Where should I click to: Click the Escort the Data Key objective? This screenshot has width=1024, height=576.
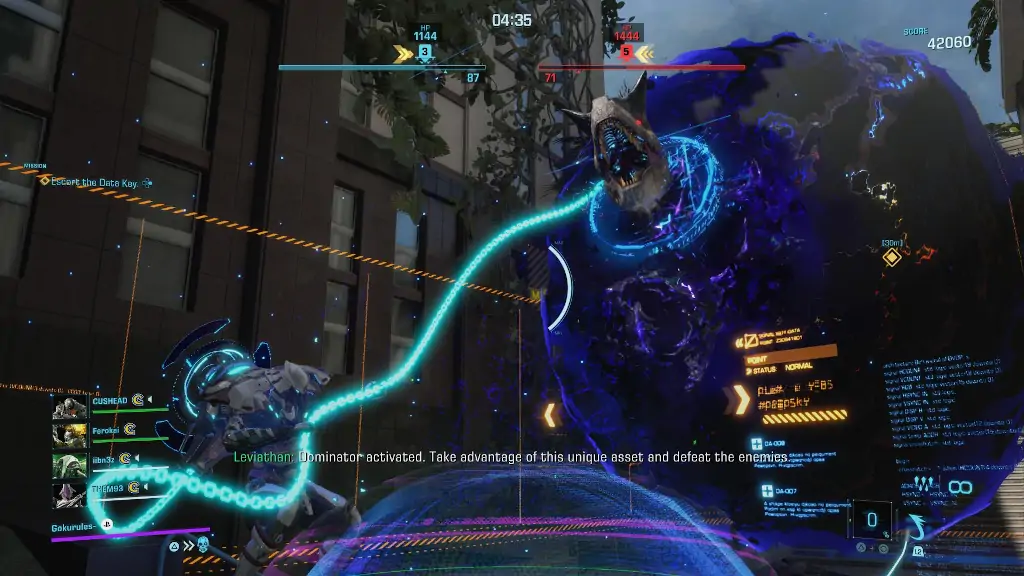96,182
